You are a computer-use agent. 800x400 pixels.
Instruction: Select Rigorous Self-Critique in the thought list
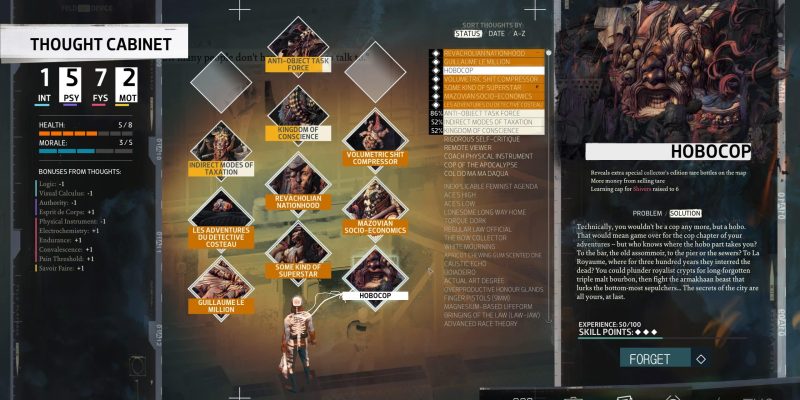pyautogui.click(x=482, y=139)
